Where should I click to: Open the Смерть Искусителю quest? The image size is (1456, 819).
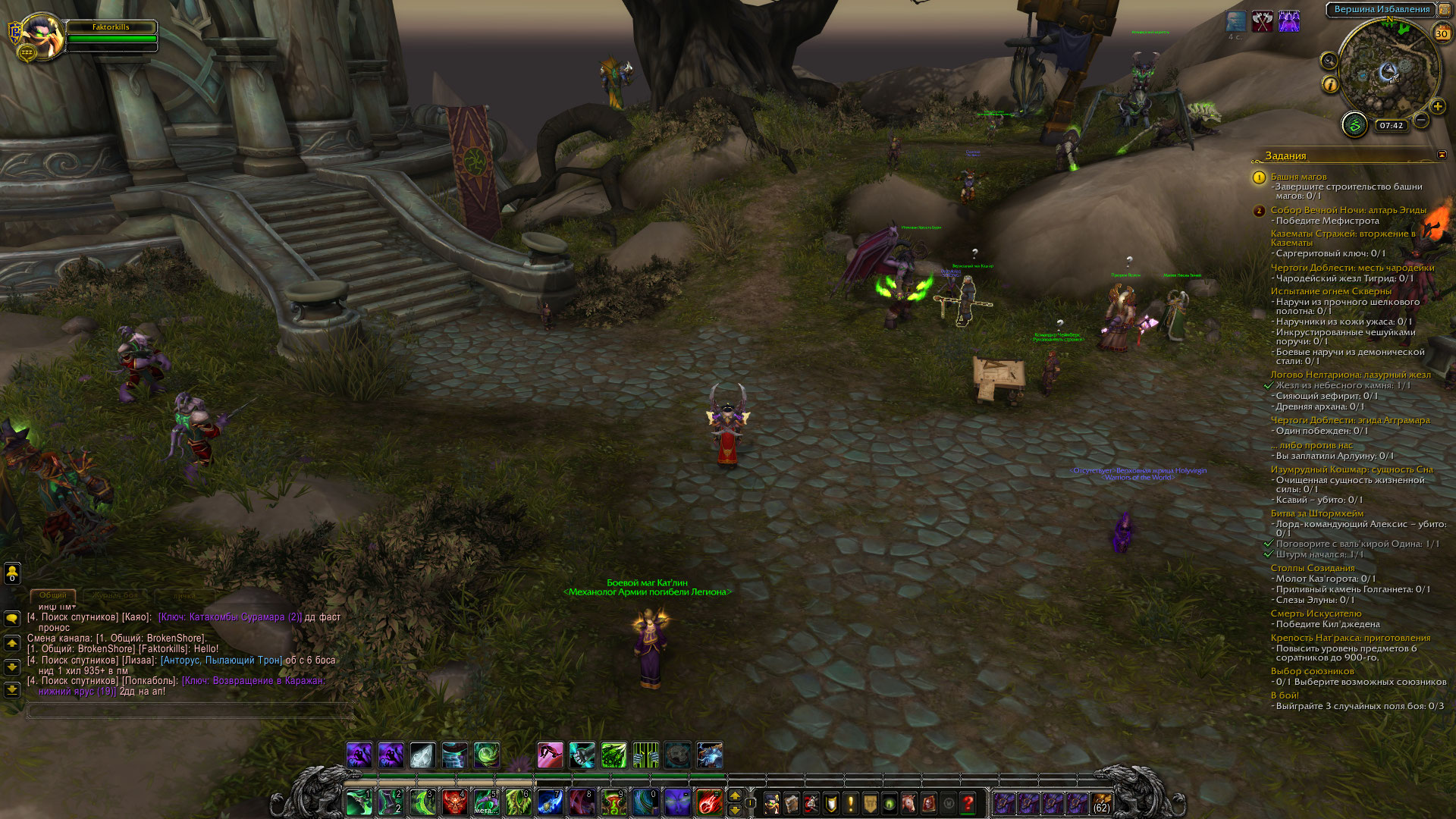1316,613
